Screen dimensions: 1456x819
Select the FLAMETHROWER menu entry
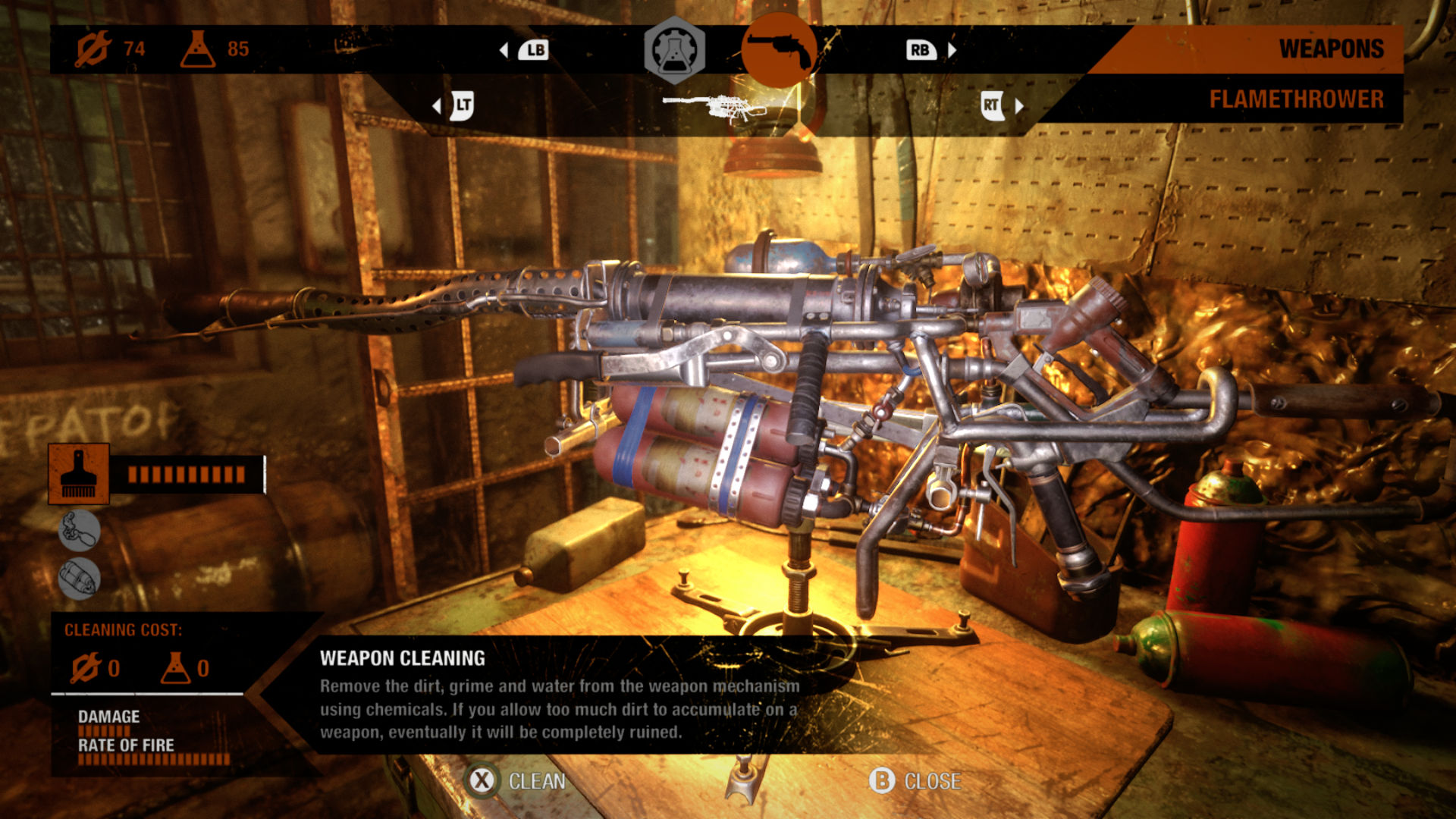click(x=1298, y=98)
